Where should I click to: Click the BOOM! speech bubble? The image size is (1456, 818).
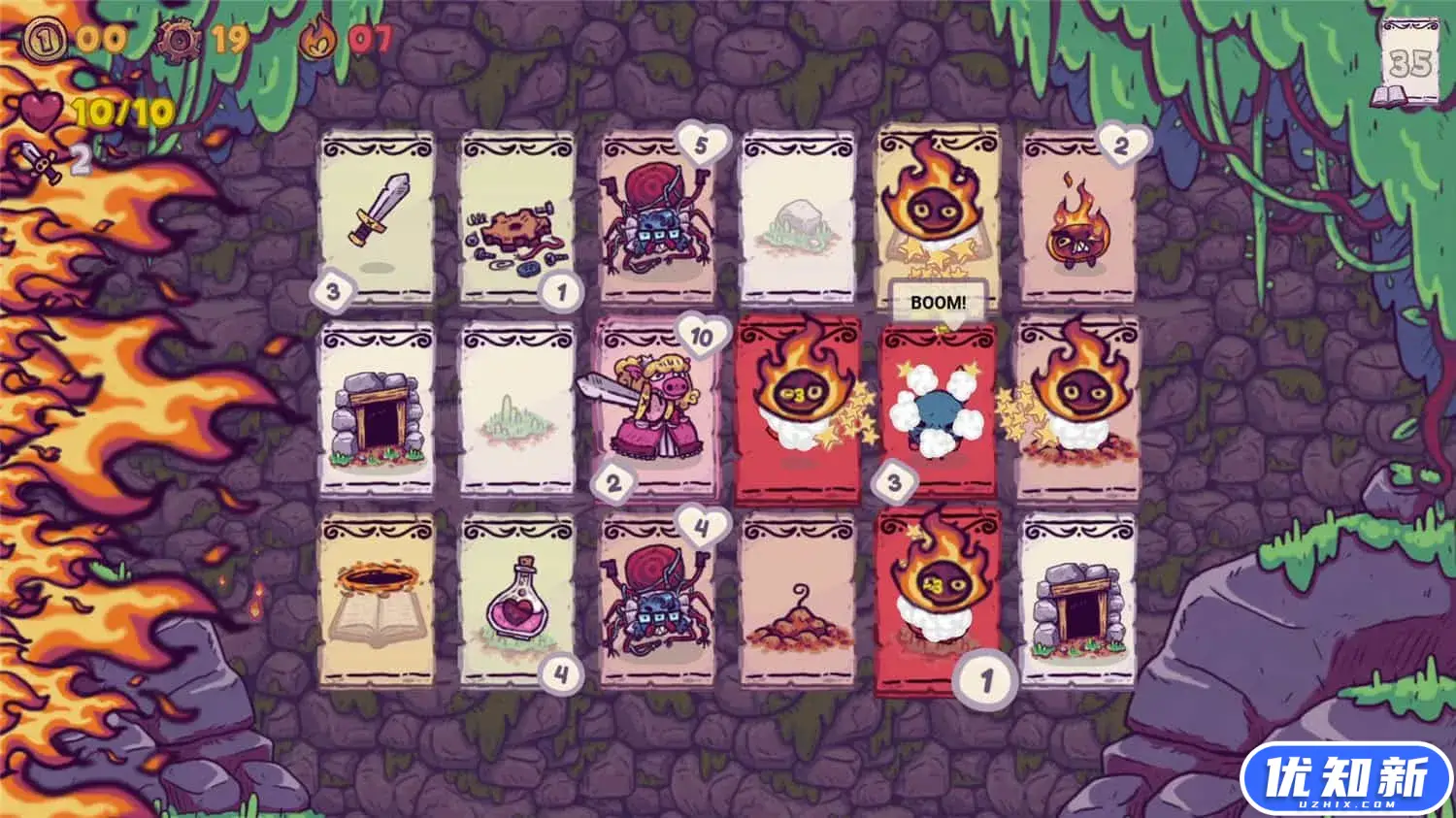point(937,301)
